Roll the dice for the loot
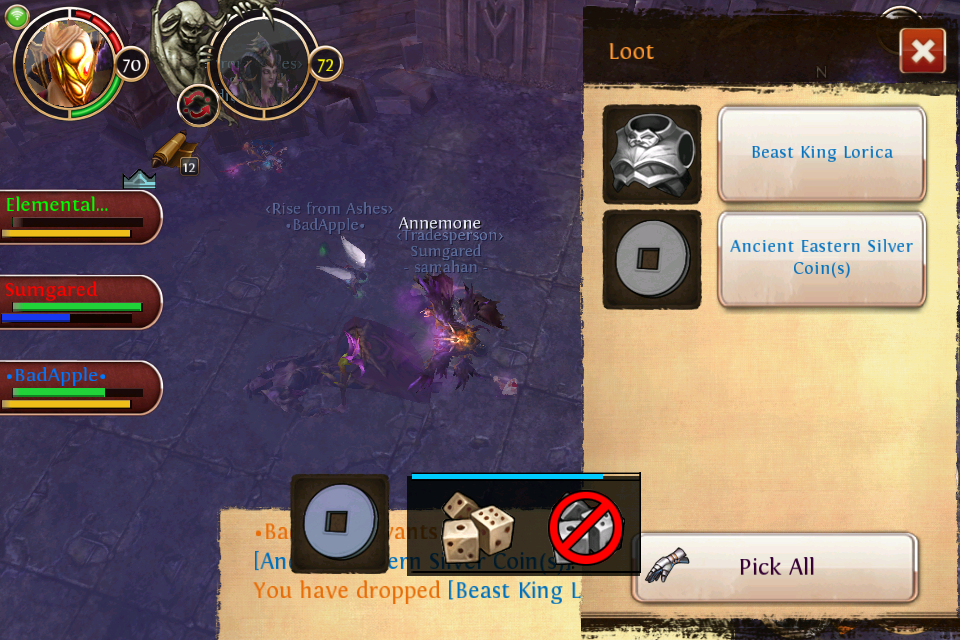 pos(477,526)
